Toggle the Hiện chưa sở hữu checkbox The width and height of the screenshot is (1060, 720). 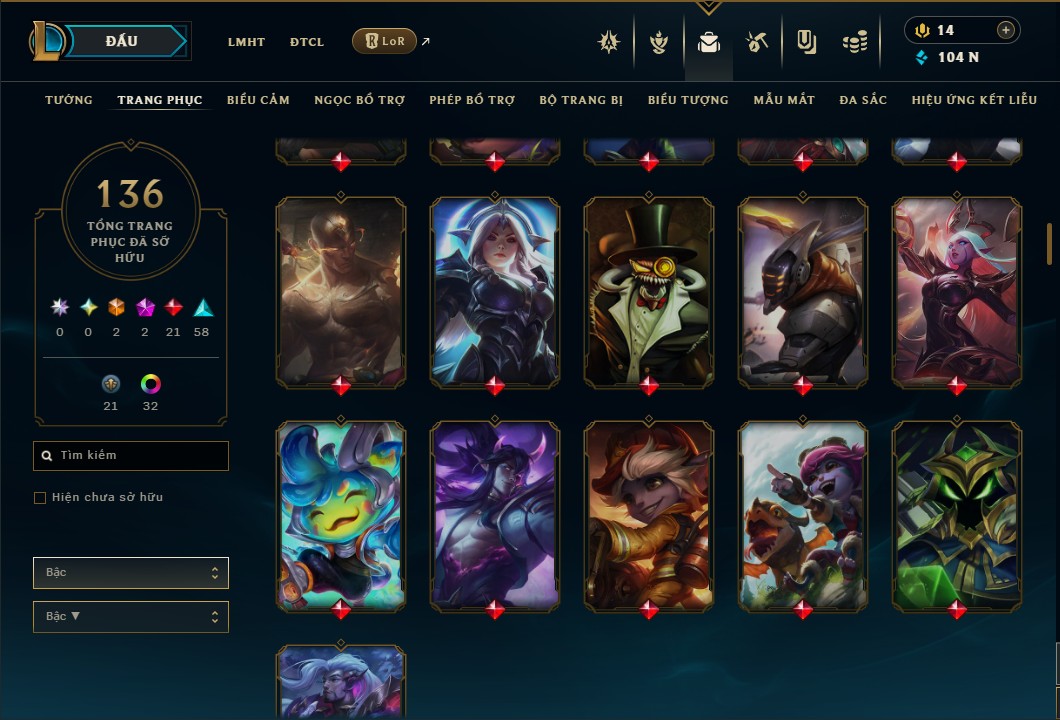pyautogui.click(x=40, y=498)
